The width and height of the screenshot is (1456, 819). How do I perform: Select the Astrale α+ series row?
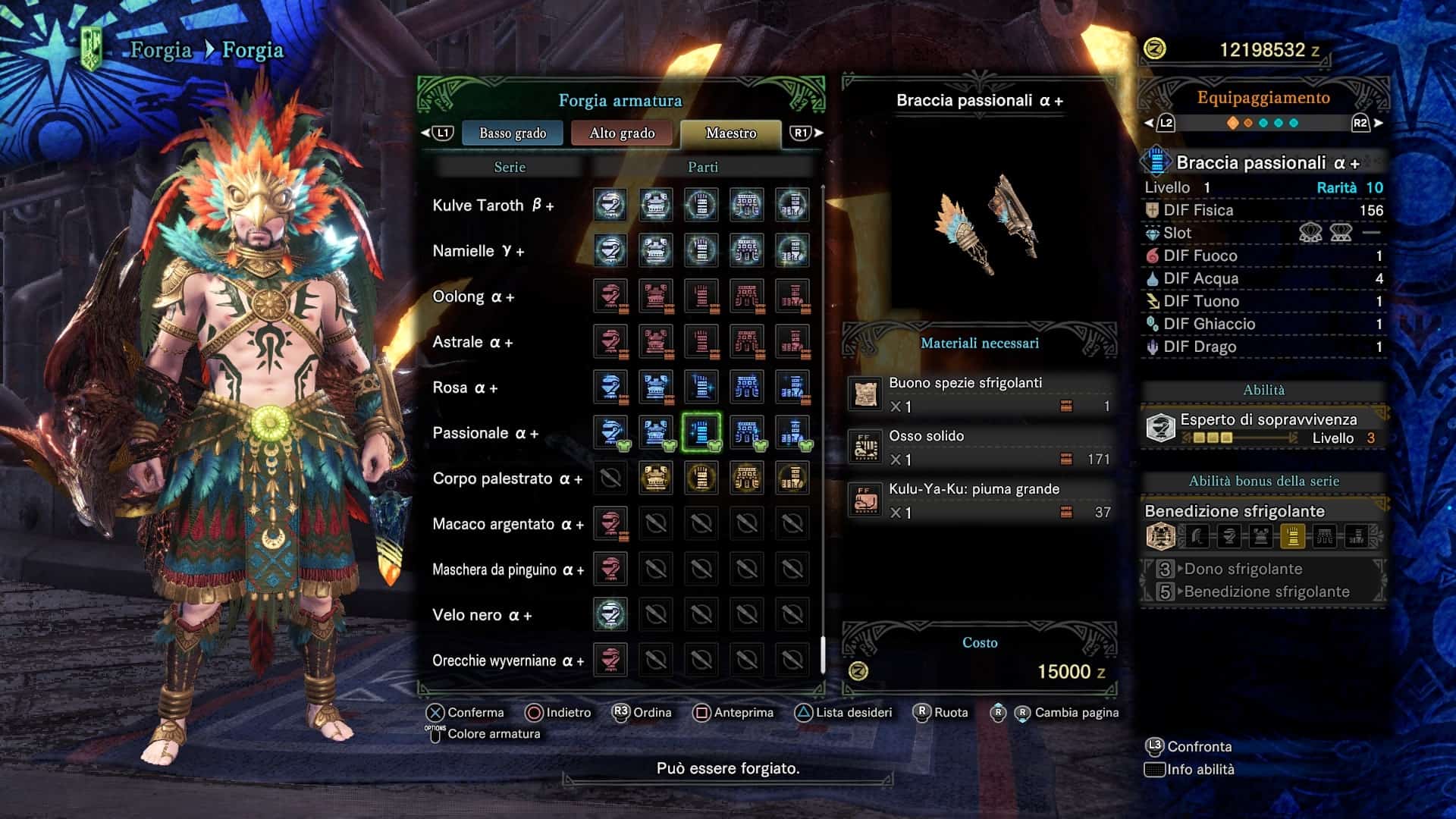coord(472,342)
